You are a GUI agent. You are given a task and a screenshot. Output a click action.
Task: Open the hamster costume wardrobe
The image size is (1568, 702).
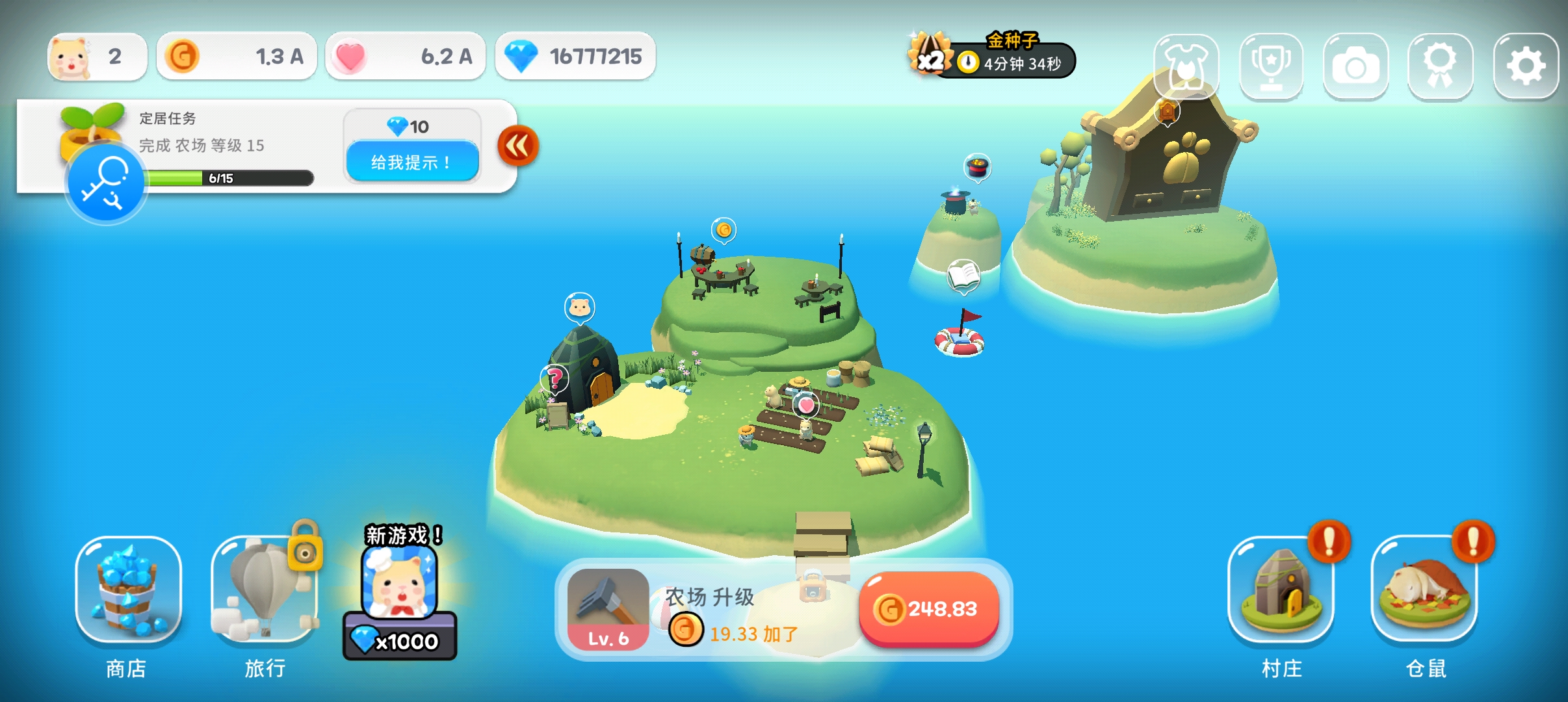[1186, 66]
